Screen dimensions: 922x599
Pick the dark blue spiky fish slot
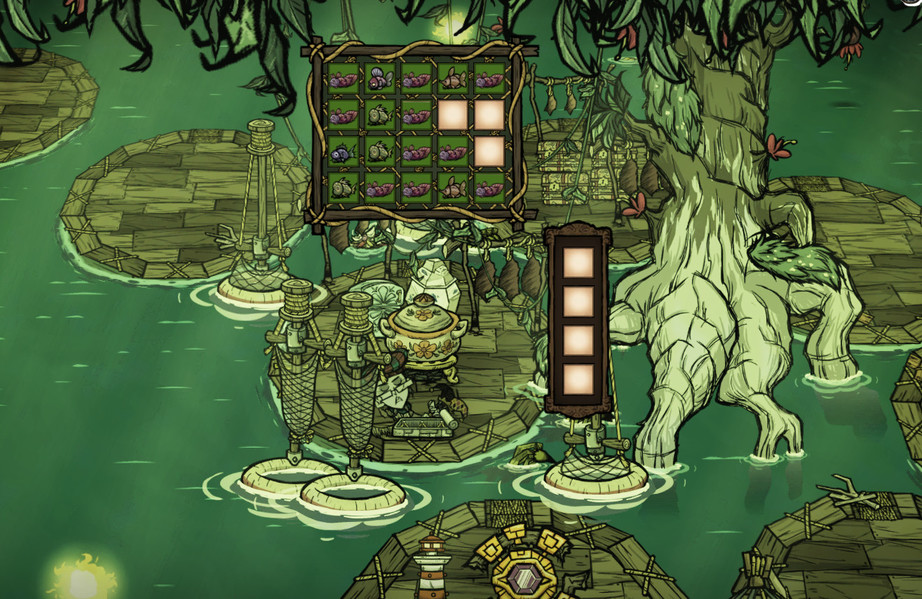(343, 152)
